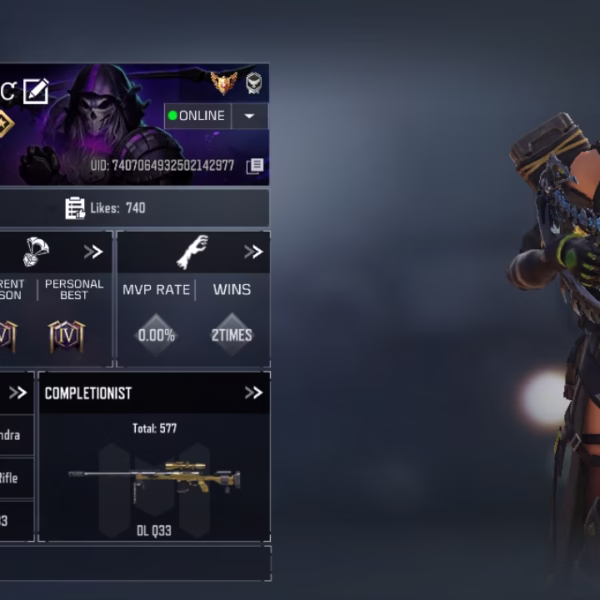Click the ONLINE status button
Image resolution: width=600 pixels, height=600 pixels.
click(197, 116)
